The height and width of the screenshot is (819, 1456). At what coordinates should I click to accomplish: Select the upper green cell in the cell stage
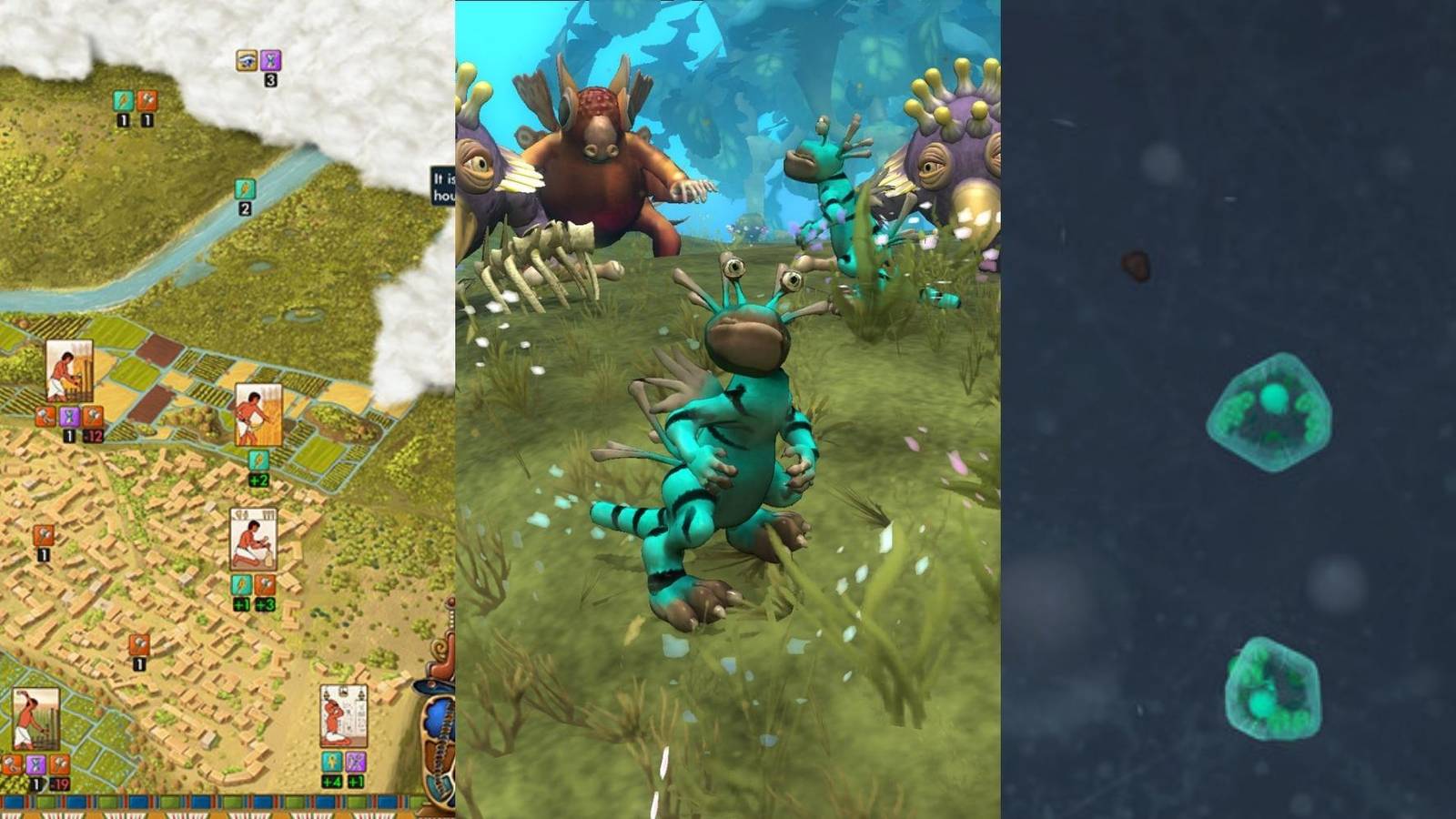click(x=1269, y=409)
